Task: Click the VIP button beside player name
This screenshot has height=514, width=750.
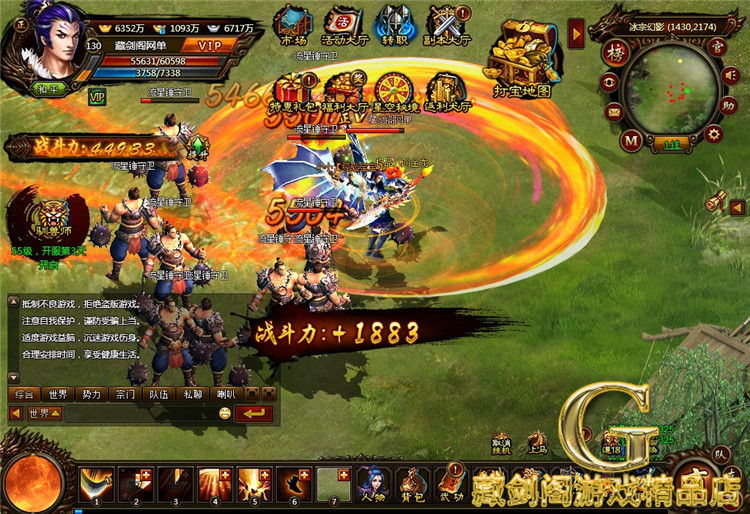Action: [209, 45]
